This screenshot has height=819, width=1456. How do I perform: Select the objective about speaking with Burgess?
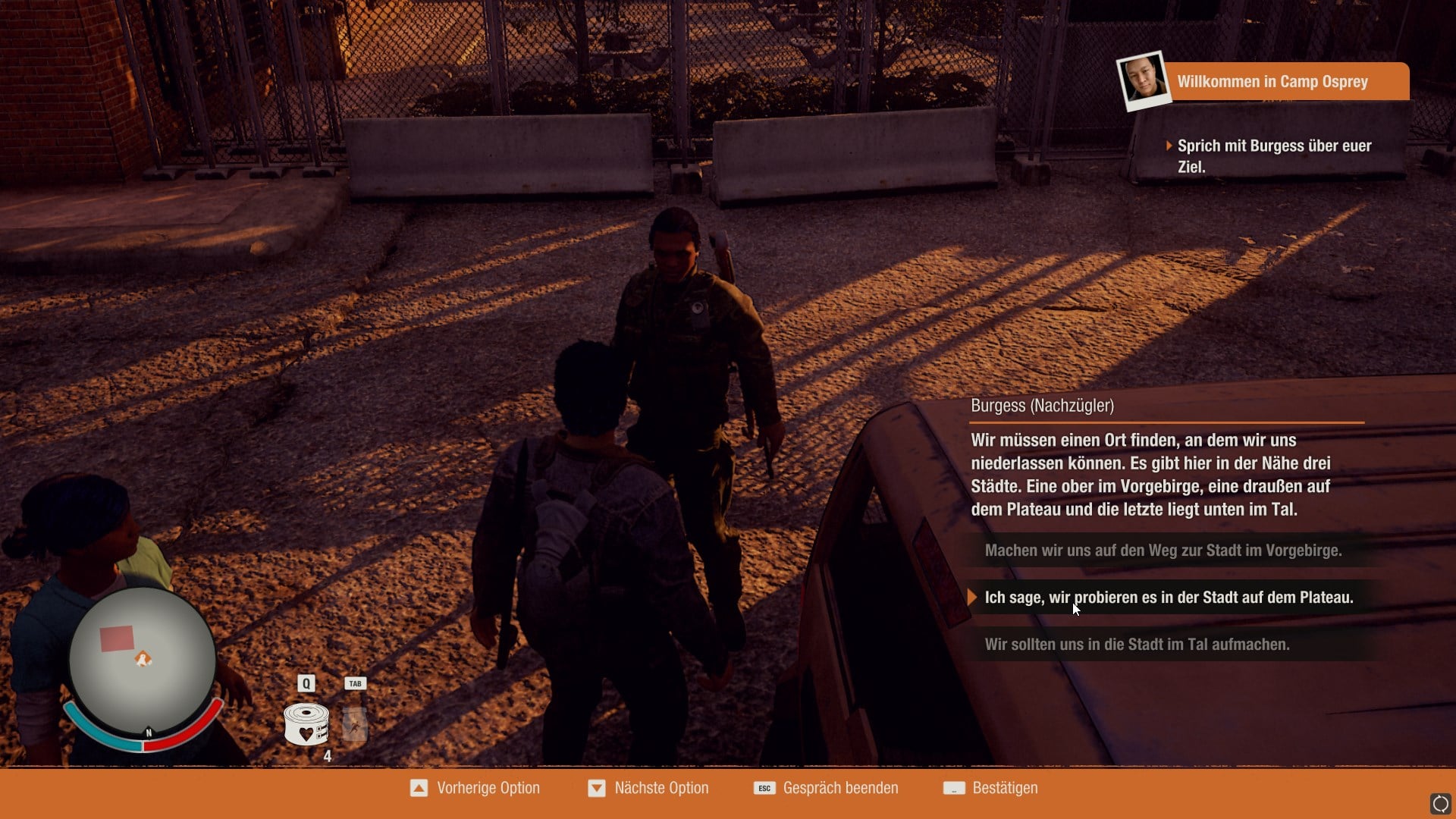[x=1274, y=156]
